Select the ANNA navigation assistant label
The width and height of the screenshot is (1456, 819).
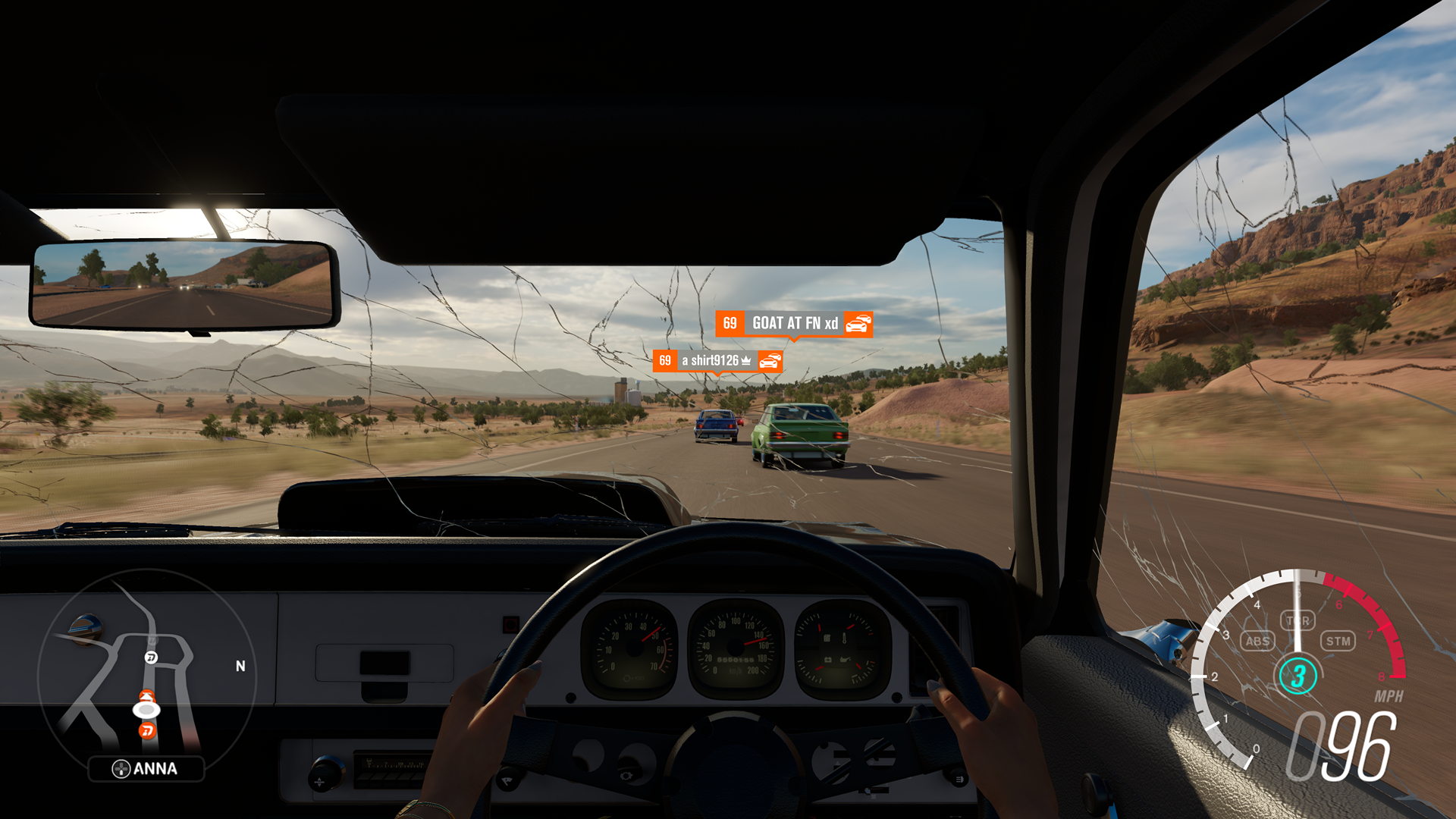pos(154,770)
